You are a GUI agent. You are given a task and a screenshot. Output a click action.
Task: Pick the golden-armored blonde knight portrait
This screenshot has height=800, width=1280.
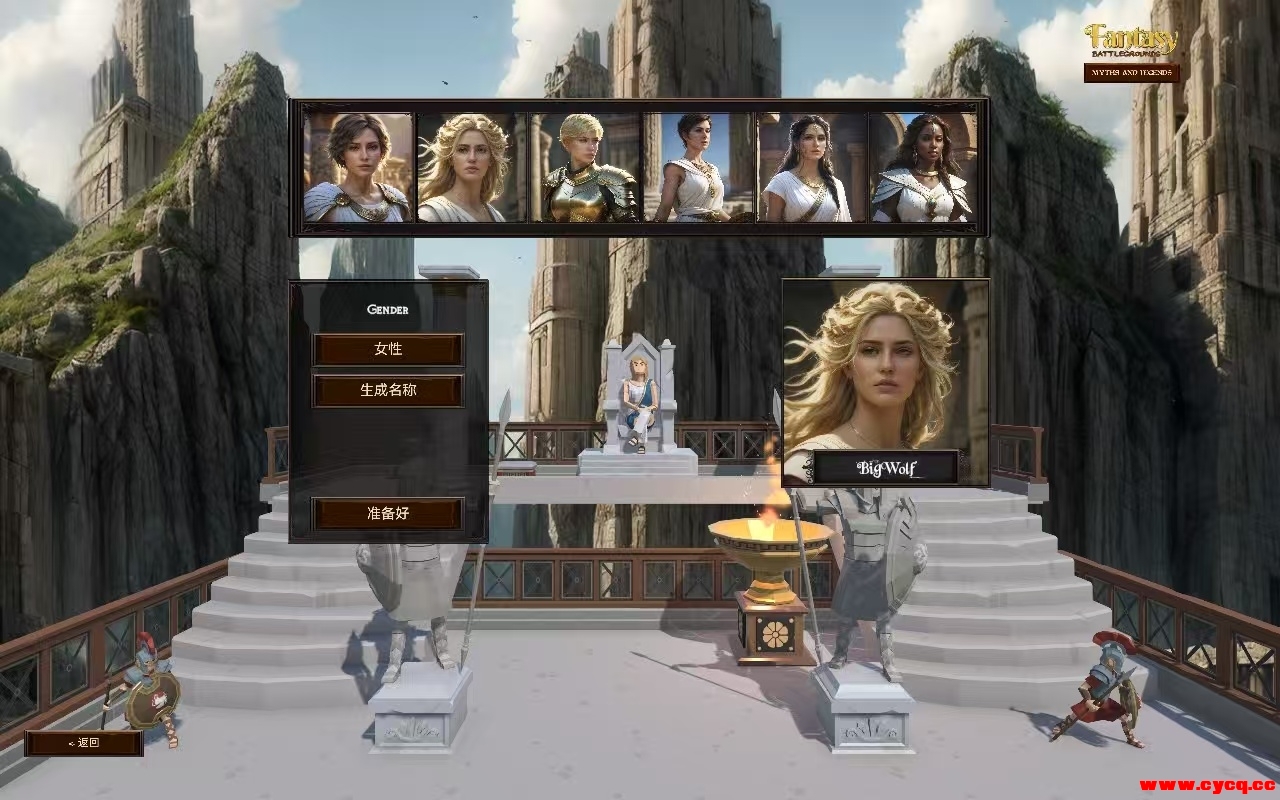coord(584,167)
